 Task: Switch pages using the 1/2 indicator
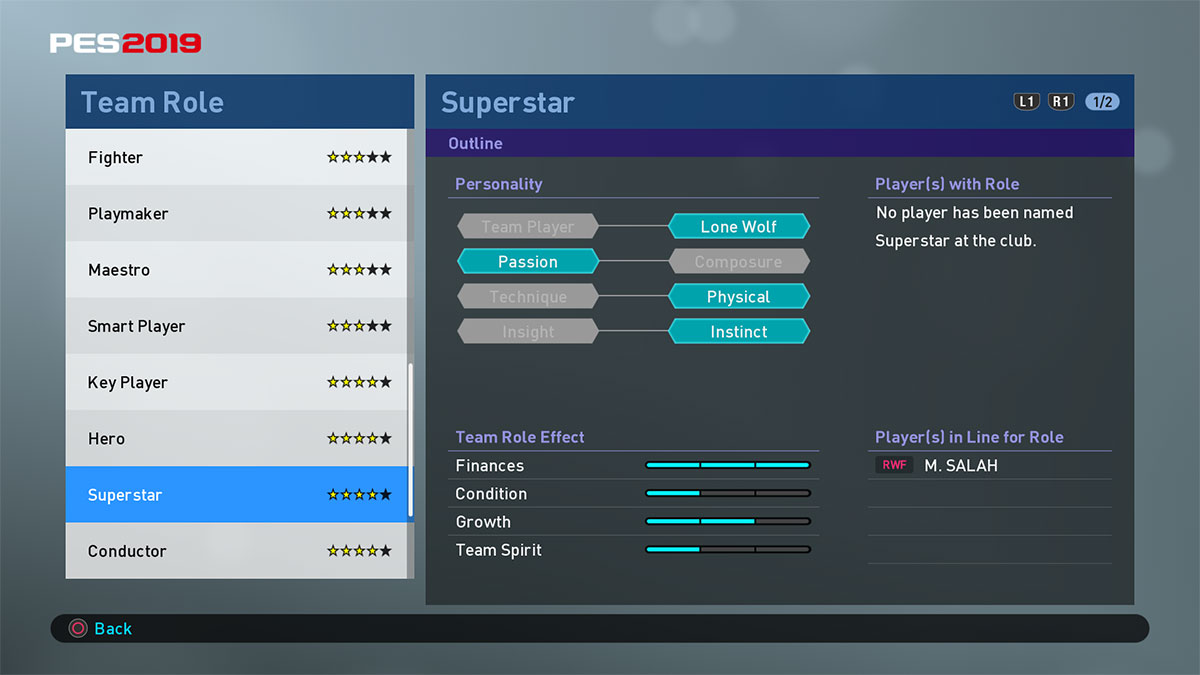1102,102
